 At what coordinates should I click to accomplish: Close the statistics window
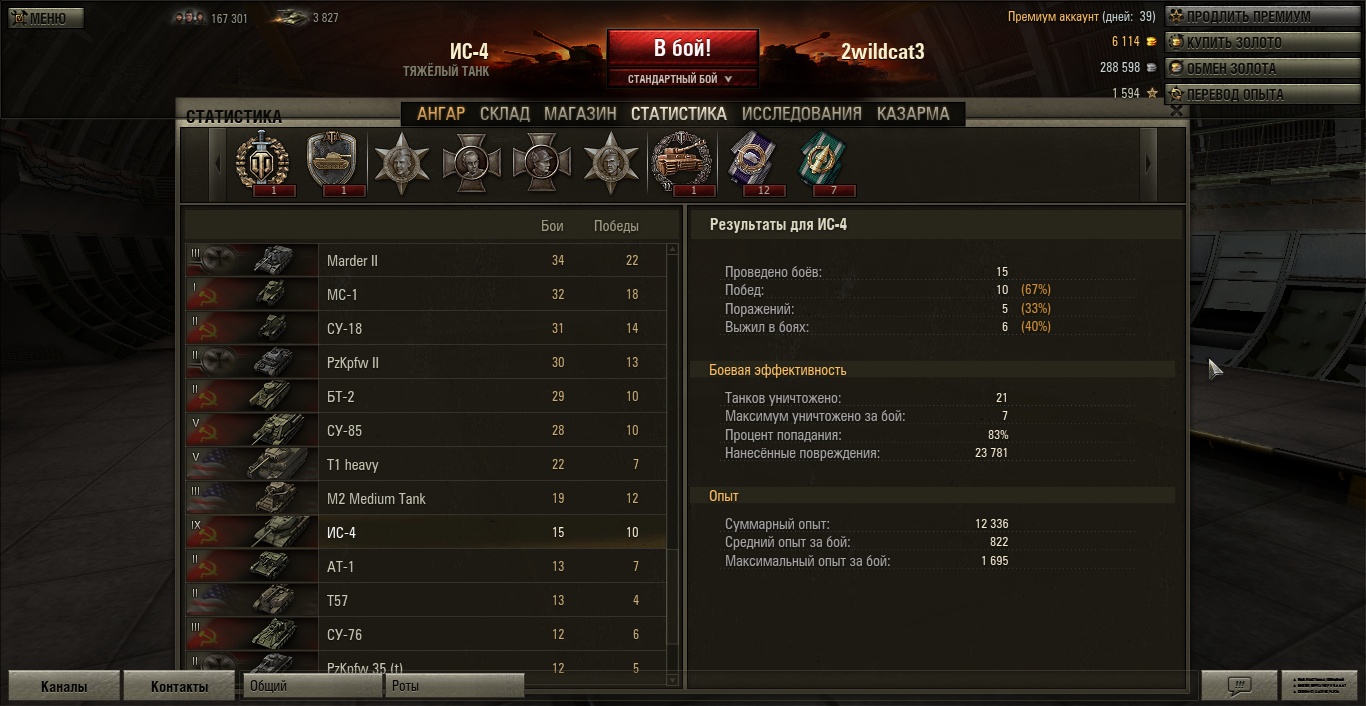pyautogui.click(x=1177, y=111)
